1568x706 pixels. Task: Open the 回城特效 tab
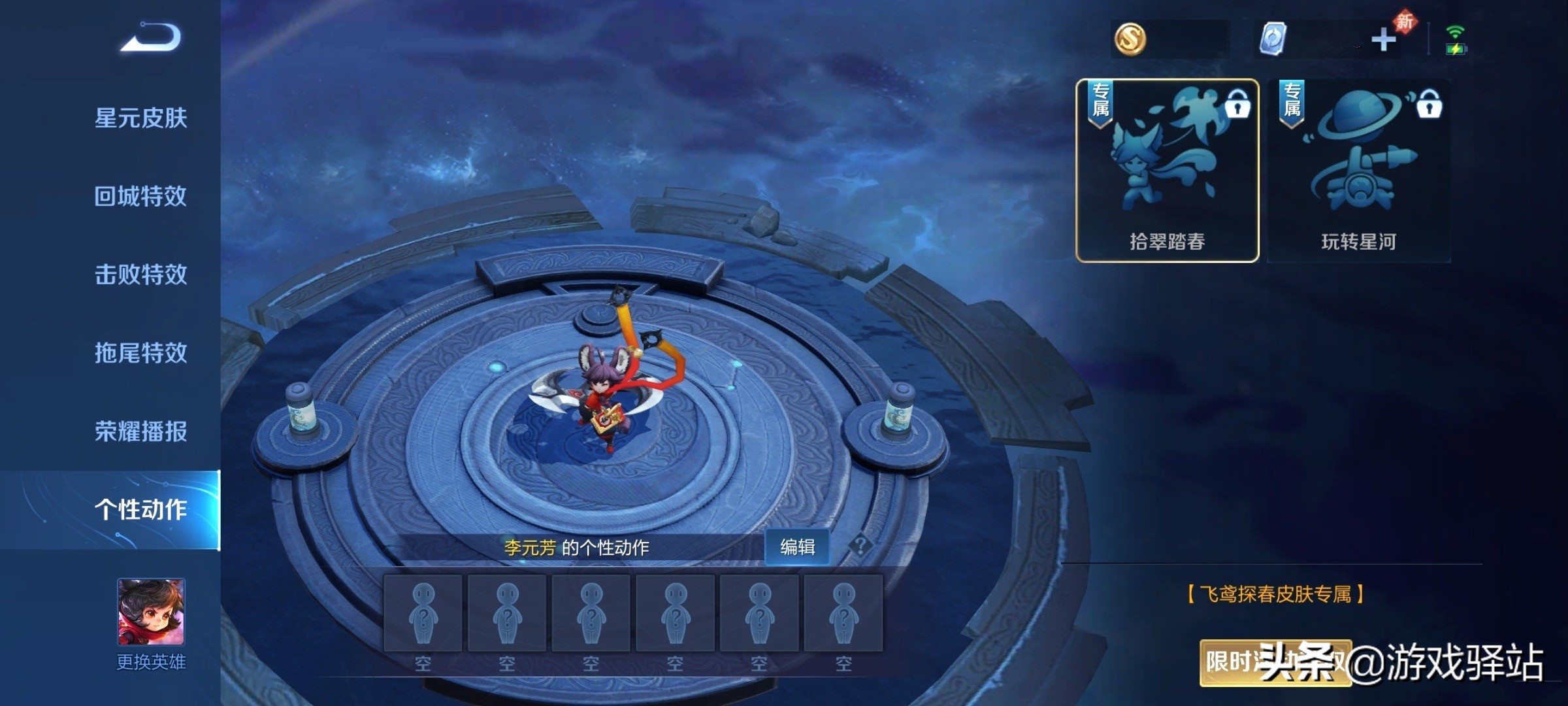(x=140, y=196)
